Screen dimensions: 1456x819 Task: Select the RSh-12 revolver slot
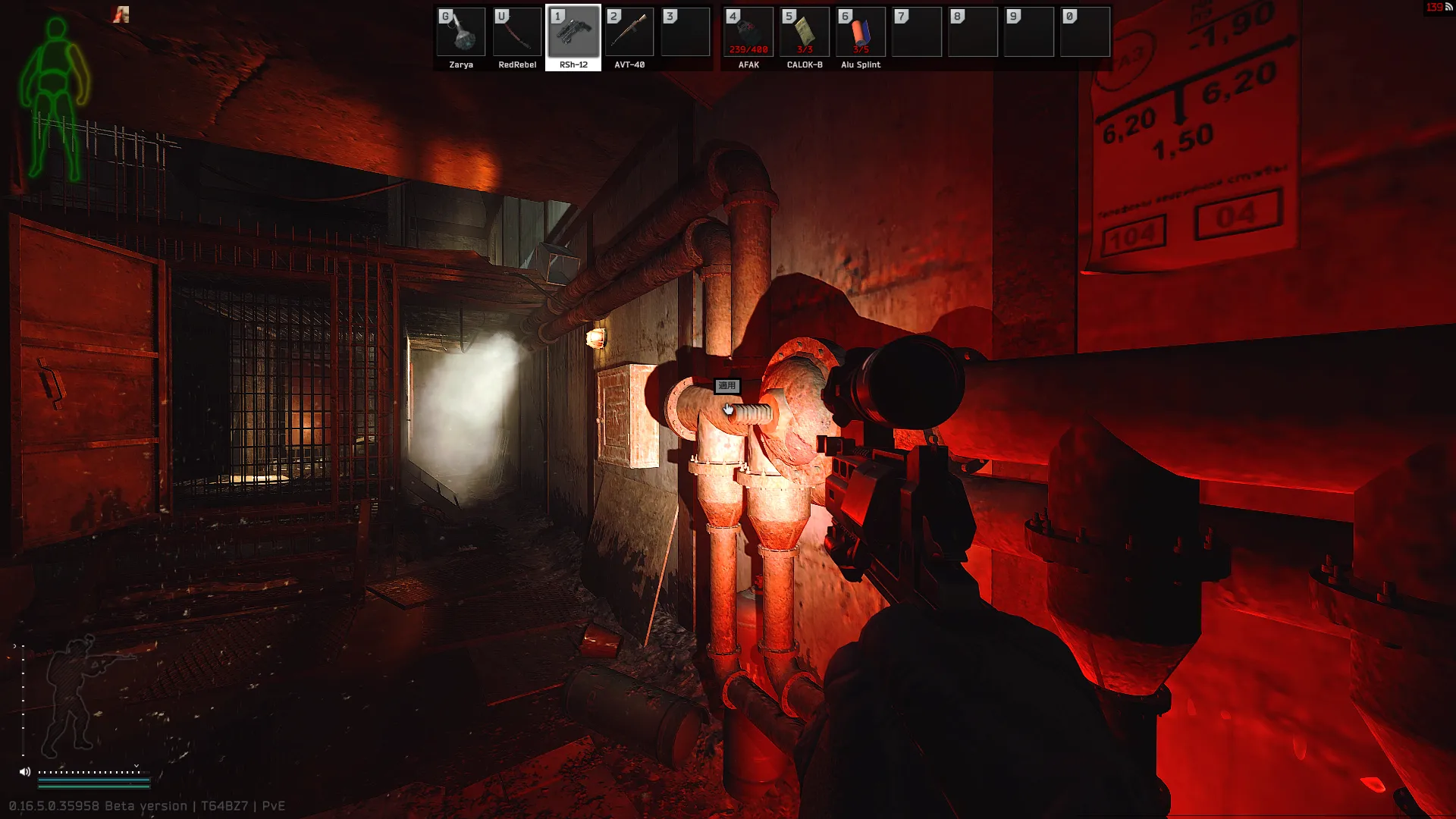click(x=573, y=33)
